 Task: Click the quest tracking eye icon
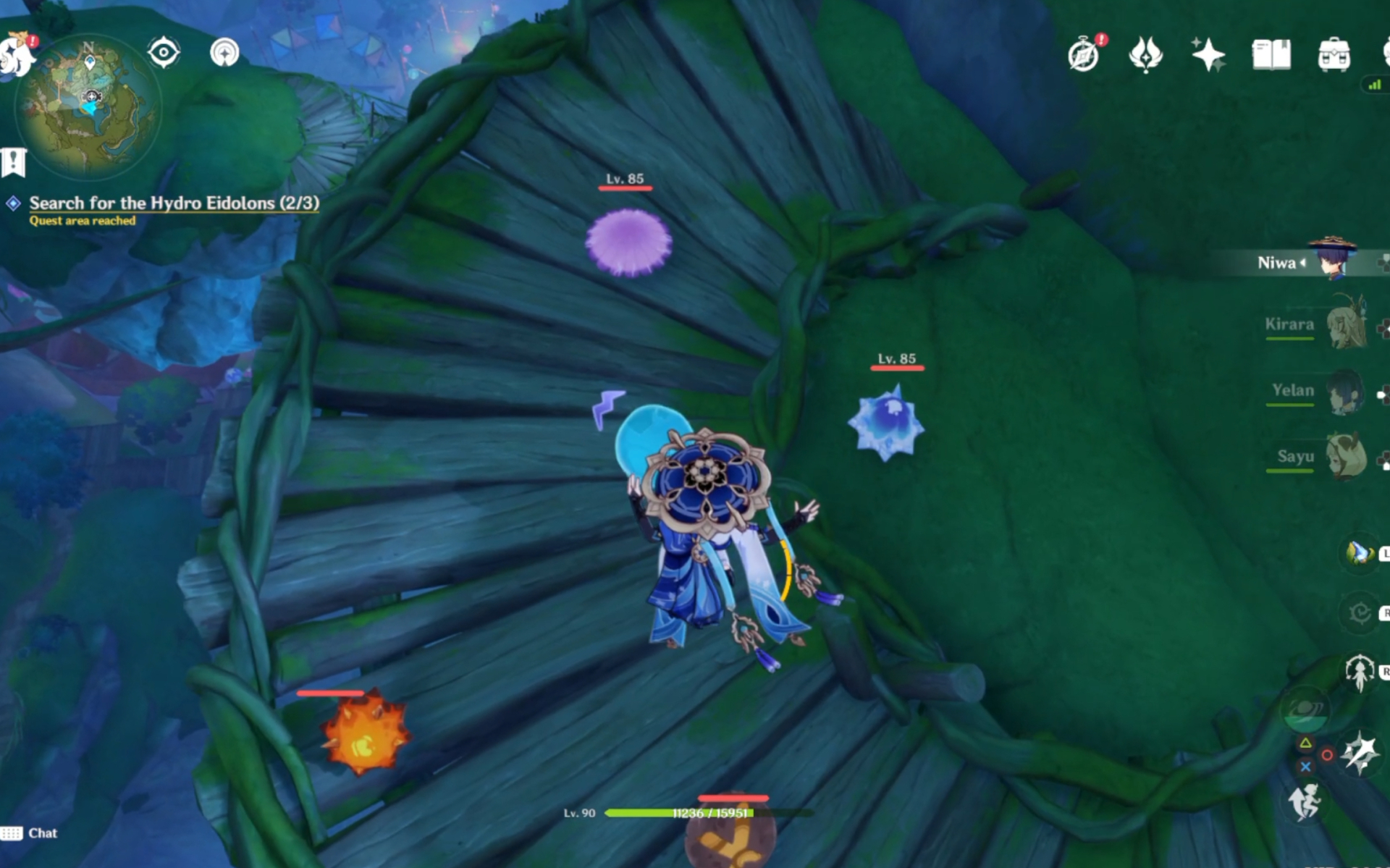pos(164,51)
